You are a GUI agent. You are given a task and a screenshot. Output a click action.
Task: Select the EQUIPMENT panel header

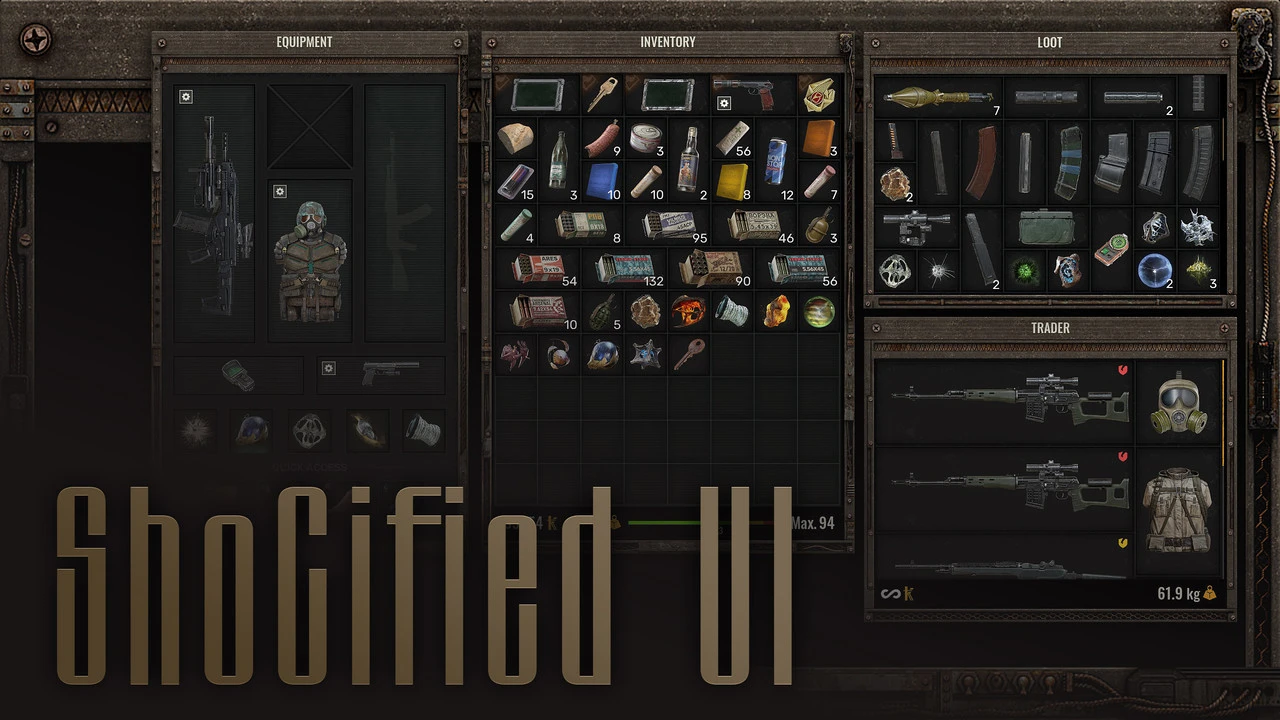click(x=304, y=42)
